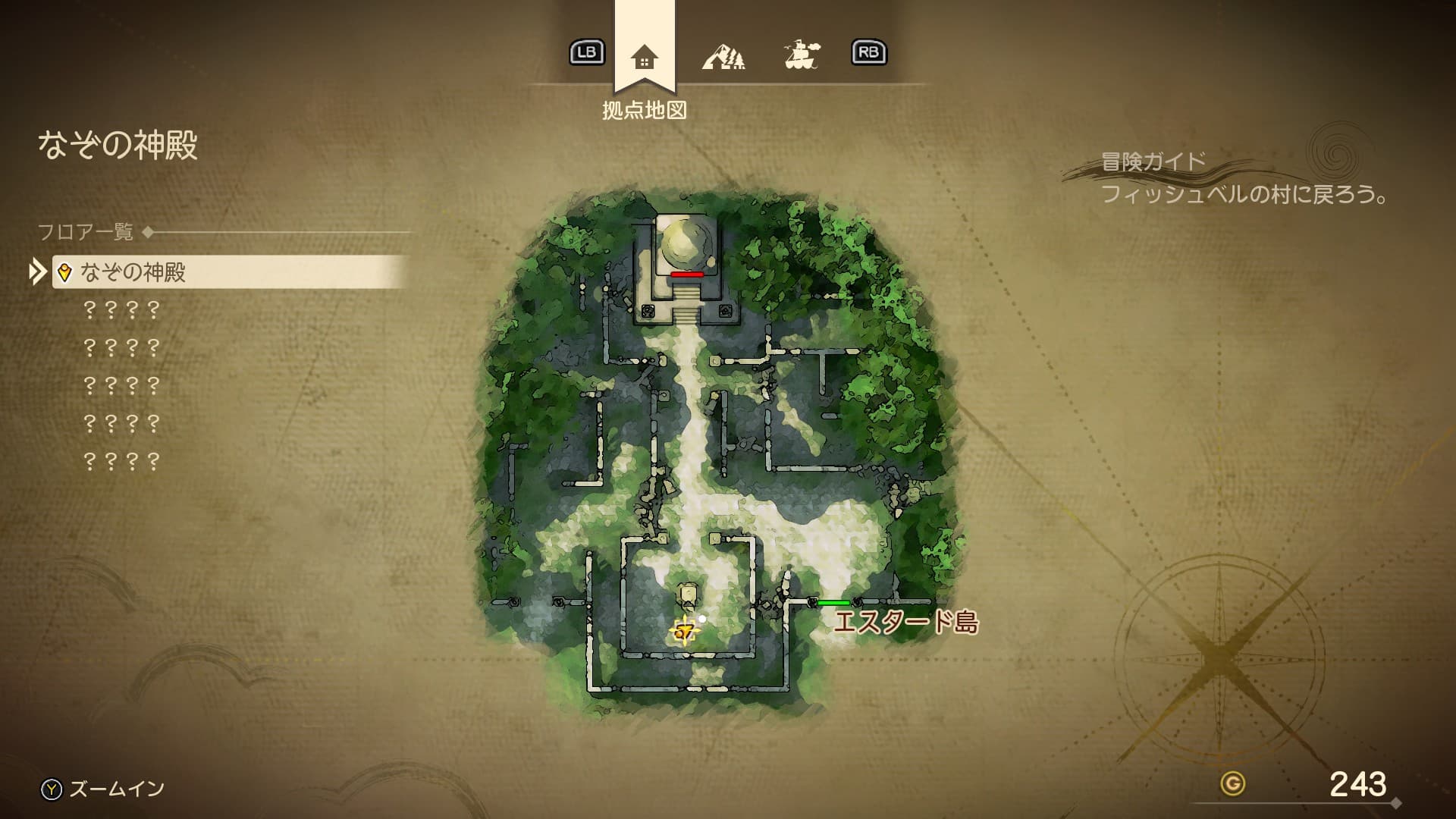1456x819 pixels.
Task: Select the 拠点地図 house tab
Action: [644, 57]
